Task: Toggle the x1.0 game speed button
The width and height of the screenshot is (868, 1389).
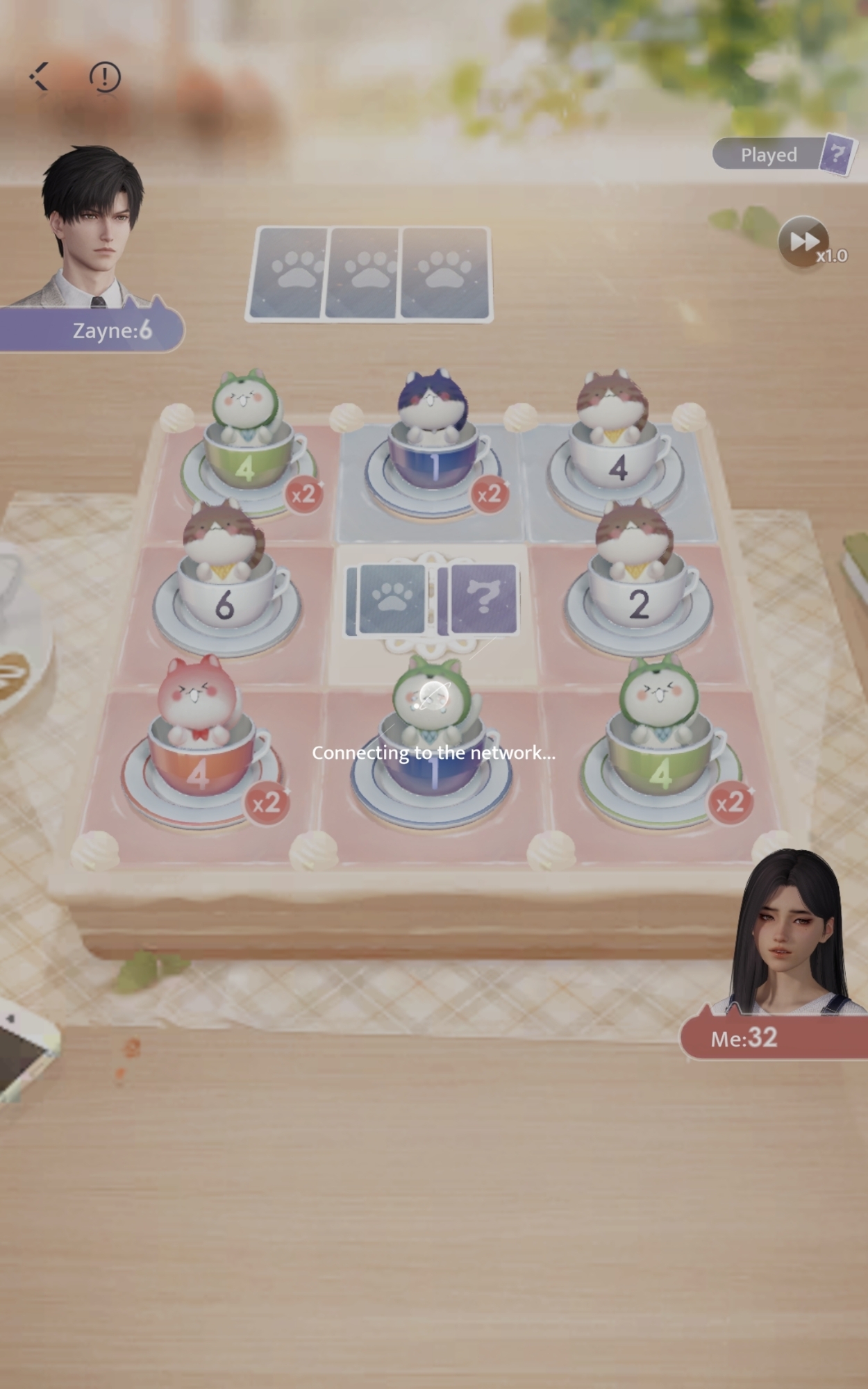Action: (x=806, y=242)
